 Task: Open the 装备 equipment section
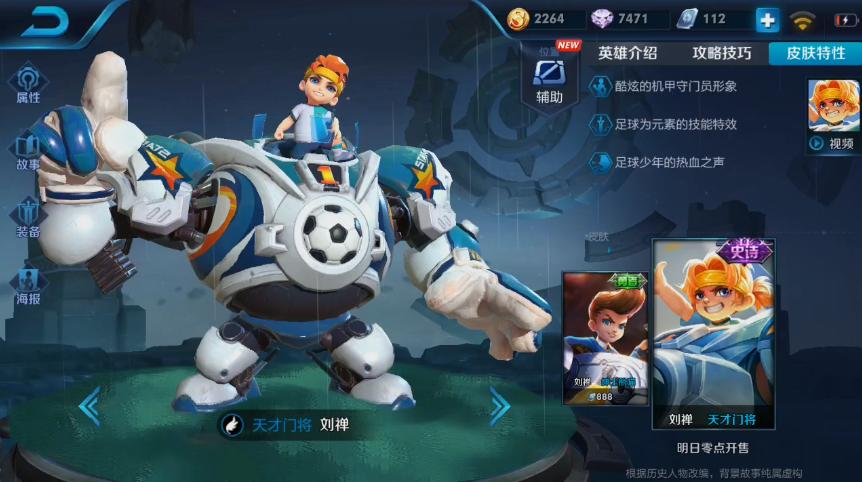27,218
